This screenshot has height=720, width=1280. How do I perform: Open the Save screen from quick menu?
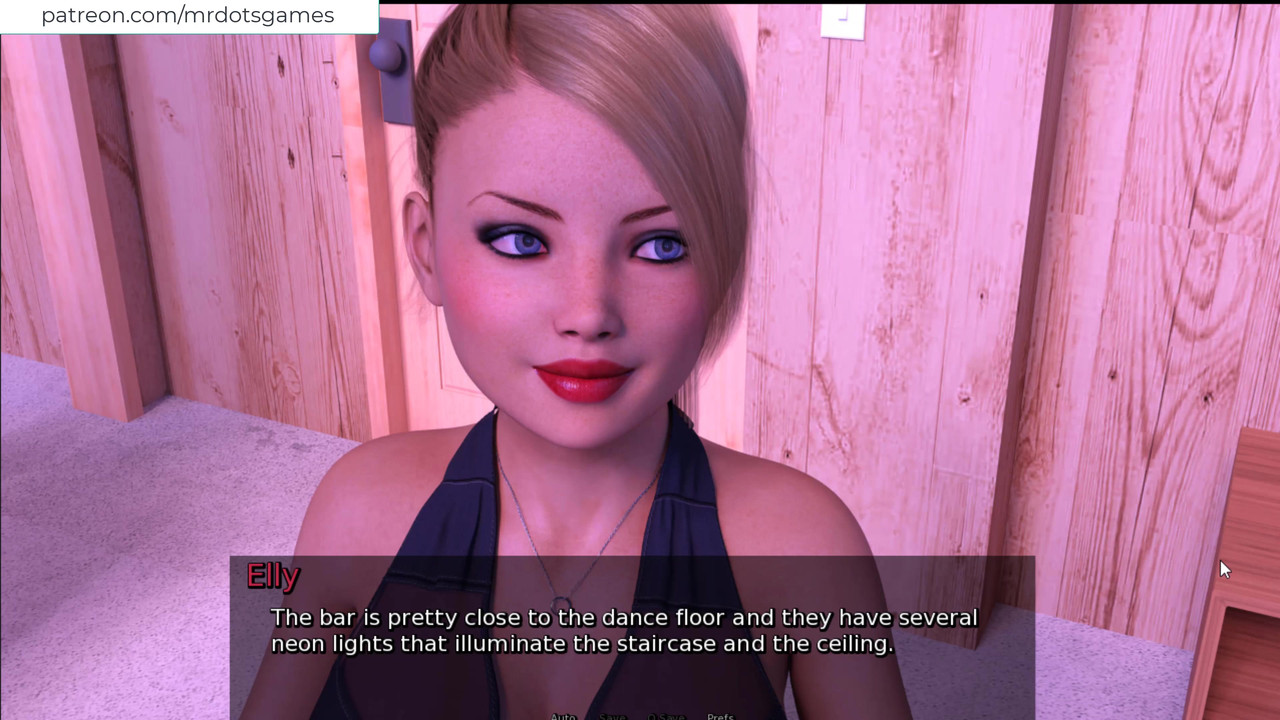[x=612, y=716]
